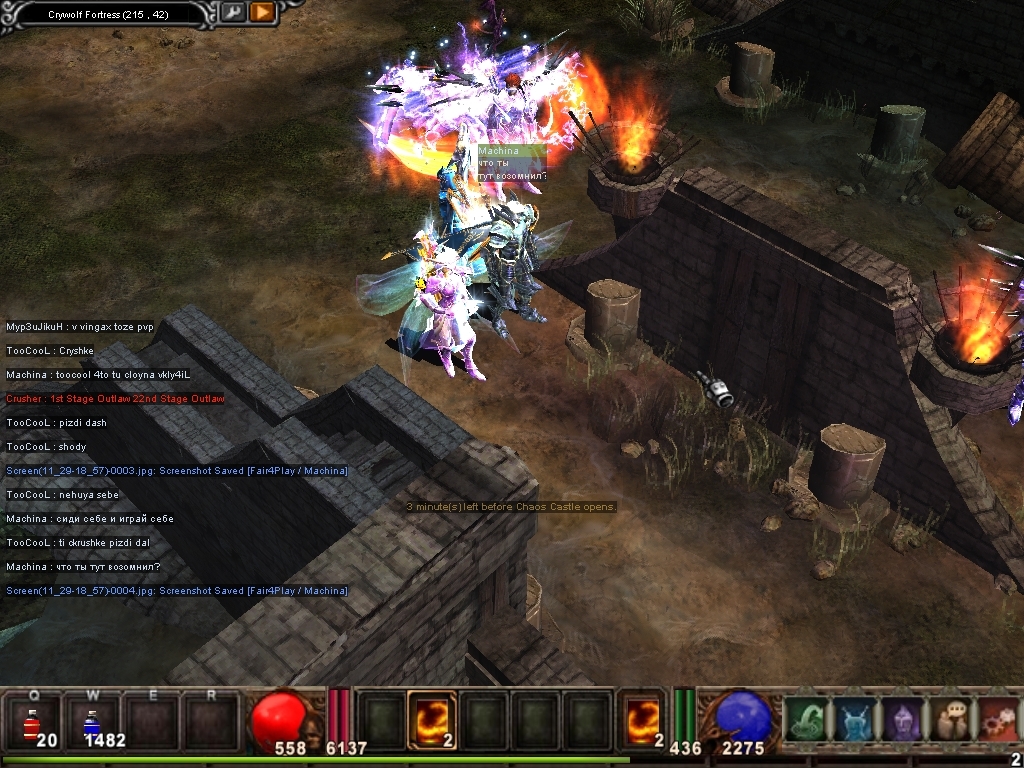Use the red health potion in slot Q
The height and width of the screenshot is (768, 1024).
coord(33,720)
